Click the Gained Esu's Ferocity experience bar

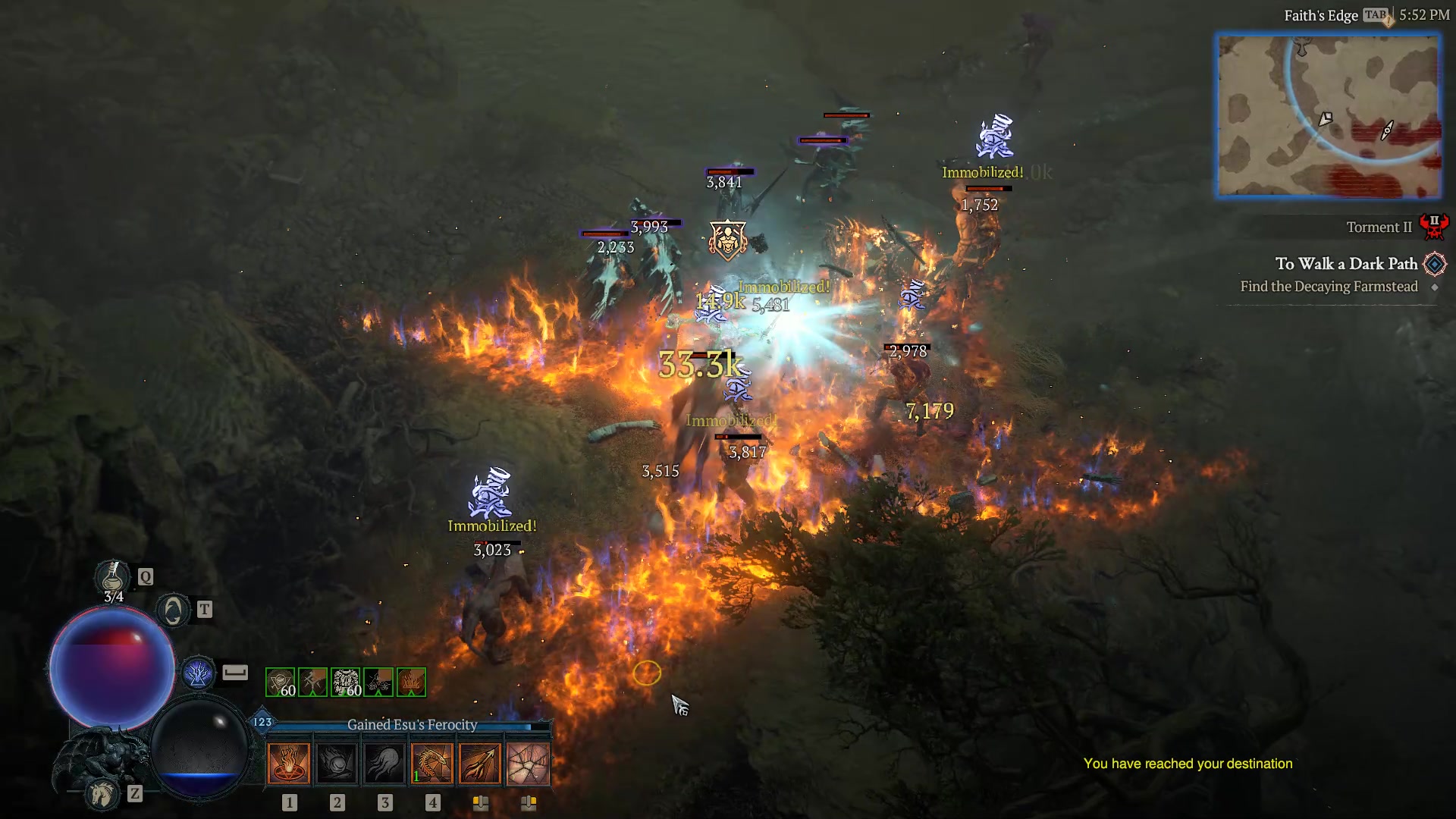pyautogui.click(x=409, y=725)
